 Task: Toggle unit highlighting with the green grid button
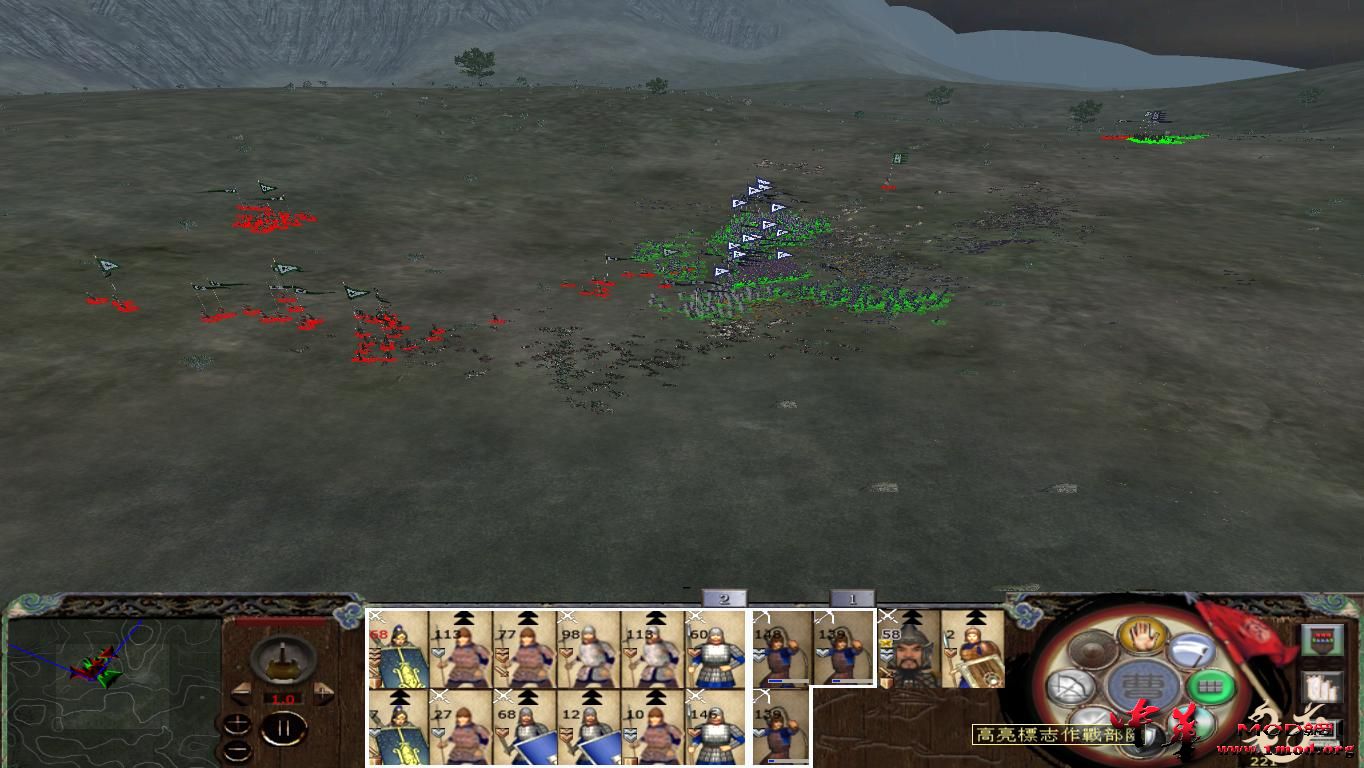(x=1211, y=686)
